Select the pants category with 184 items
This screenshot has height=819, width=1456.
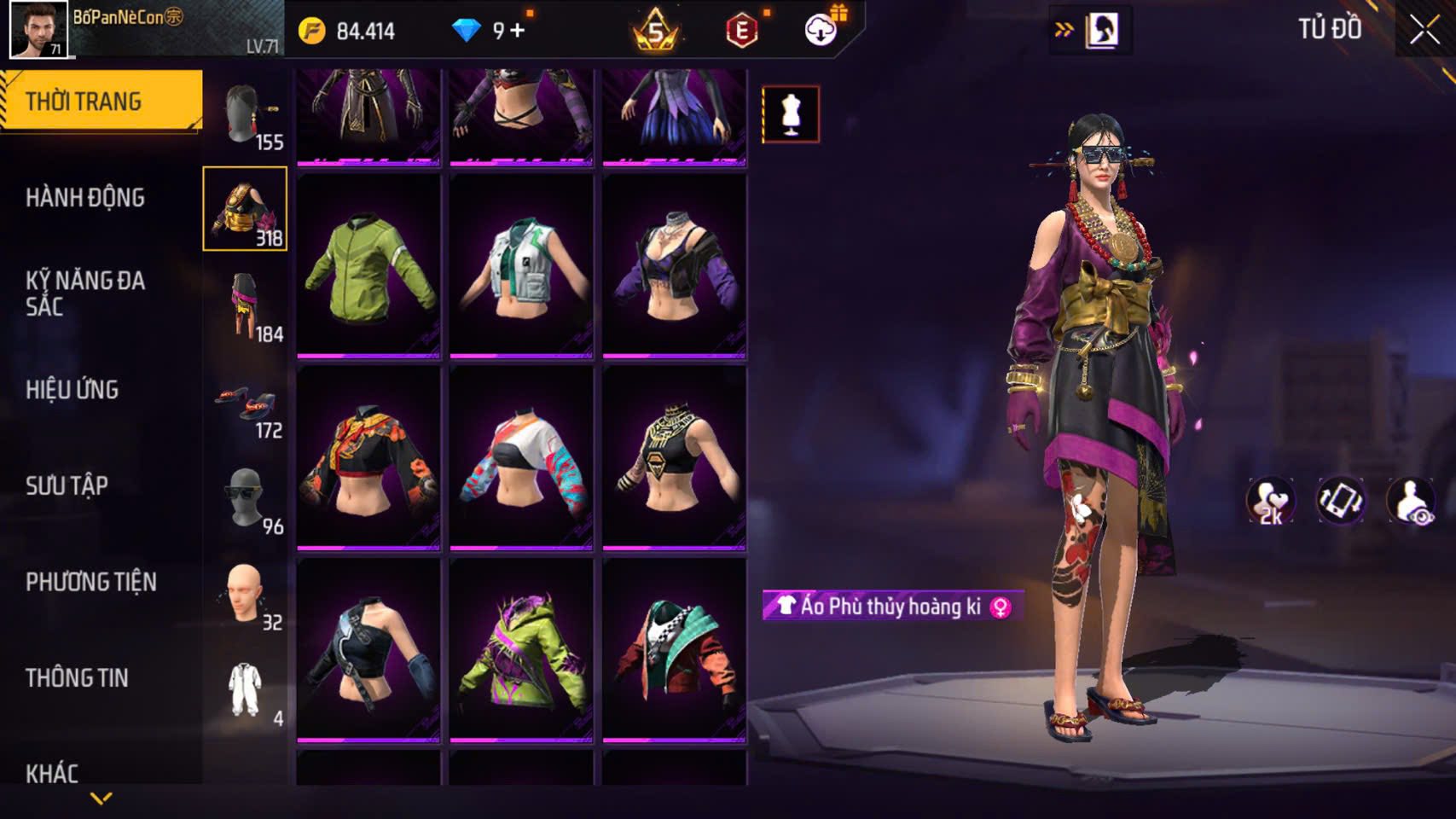click(x=246, y=306)
